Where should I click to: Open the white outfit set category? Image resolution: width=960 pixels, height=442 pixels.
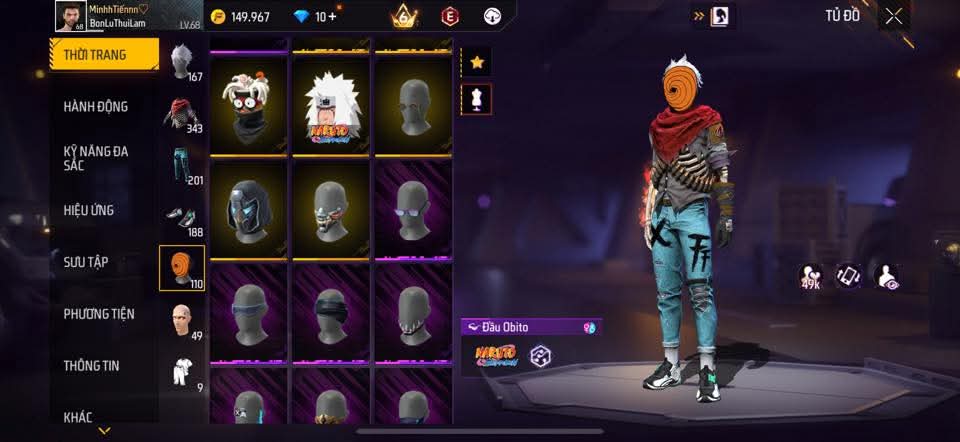(x=181, y=372)
